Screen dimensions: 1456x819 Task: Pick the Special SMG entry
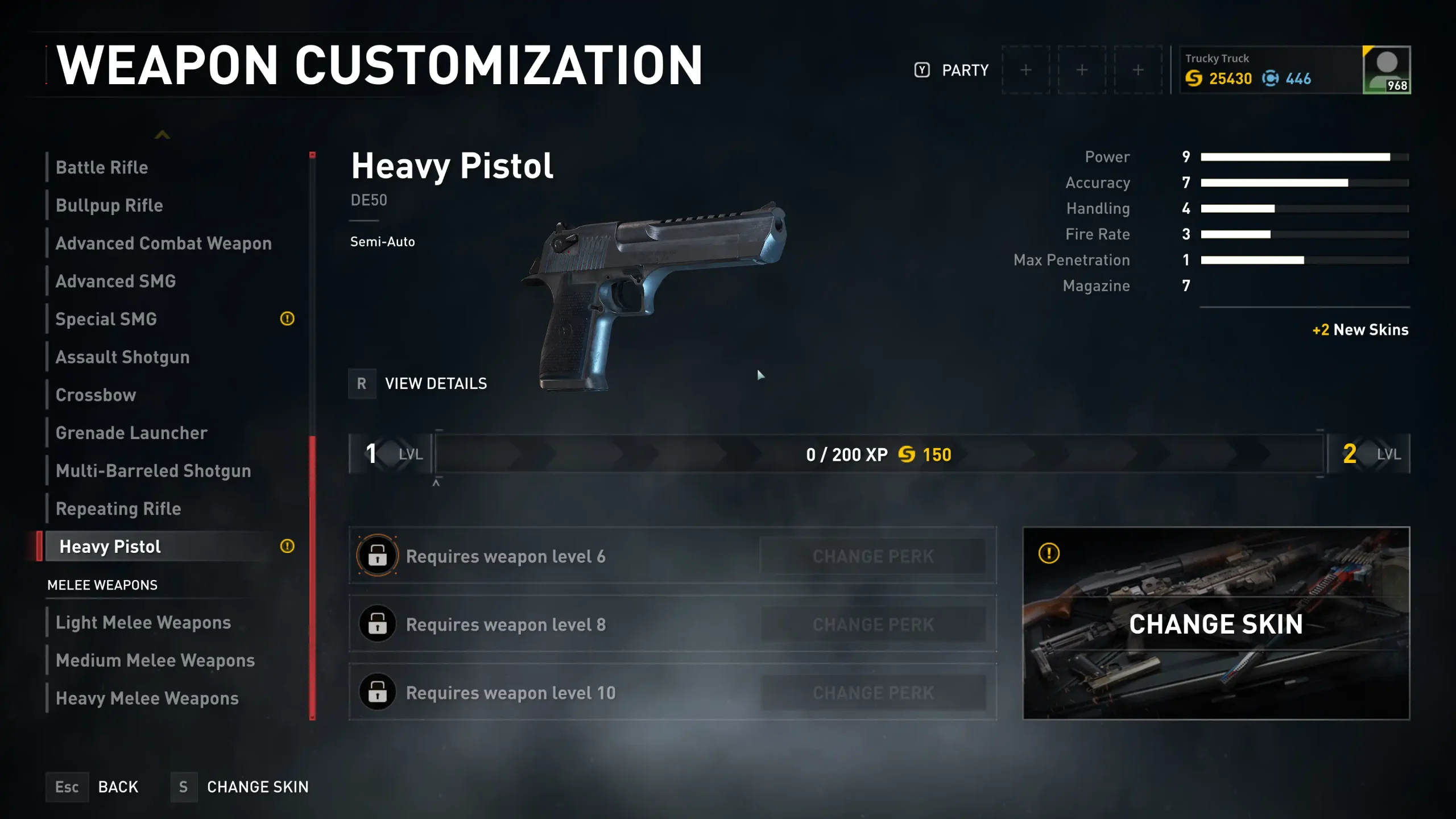coord(106,319)
